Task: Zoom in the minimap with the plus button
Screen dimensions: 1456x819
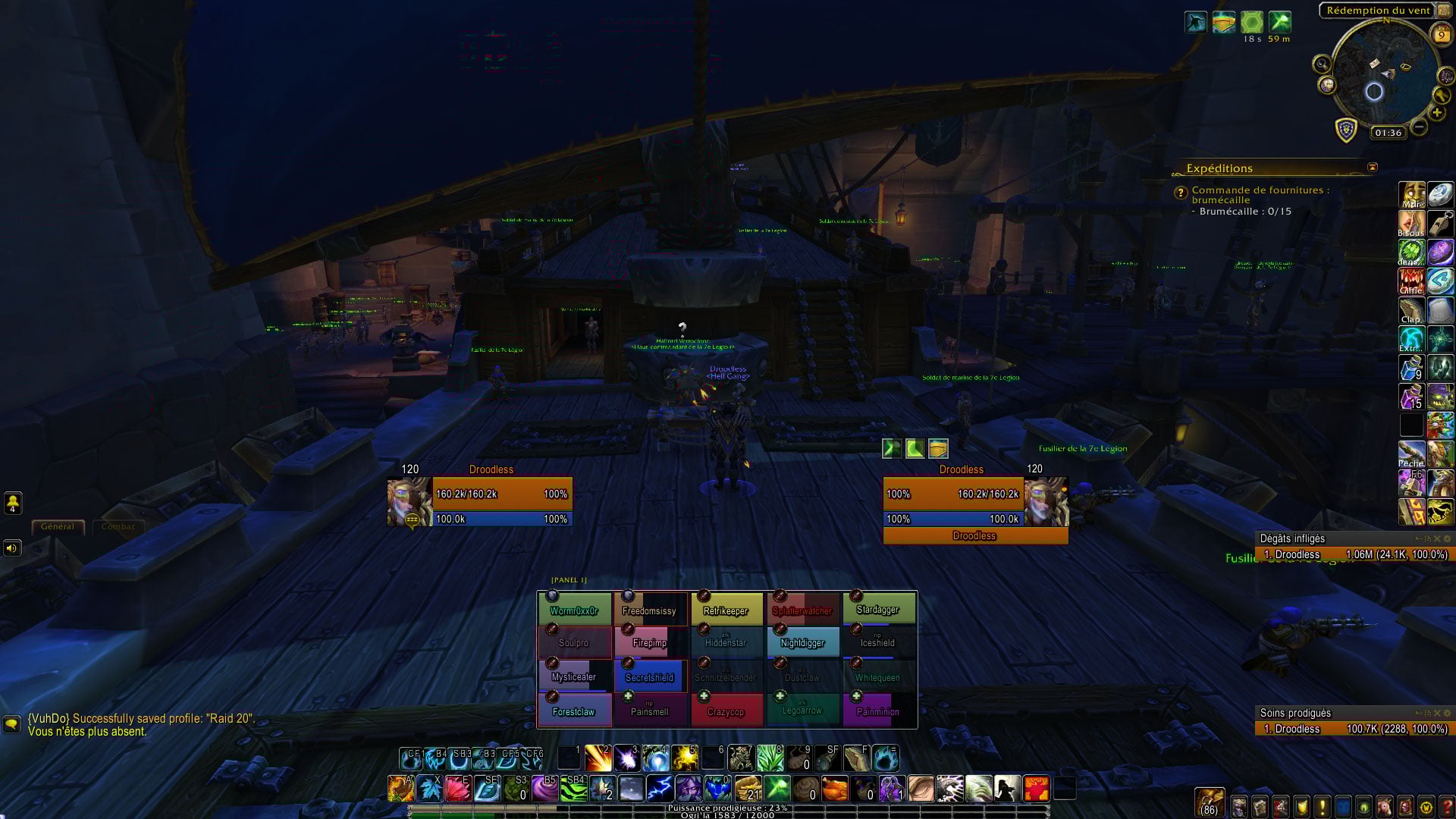Action: click(x=1436, y=114)
